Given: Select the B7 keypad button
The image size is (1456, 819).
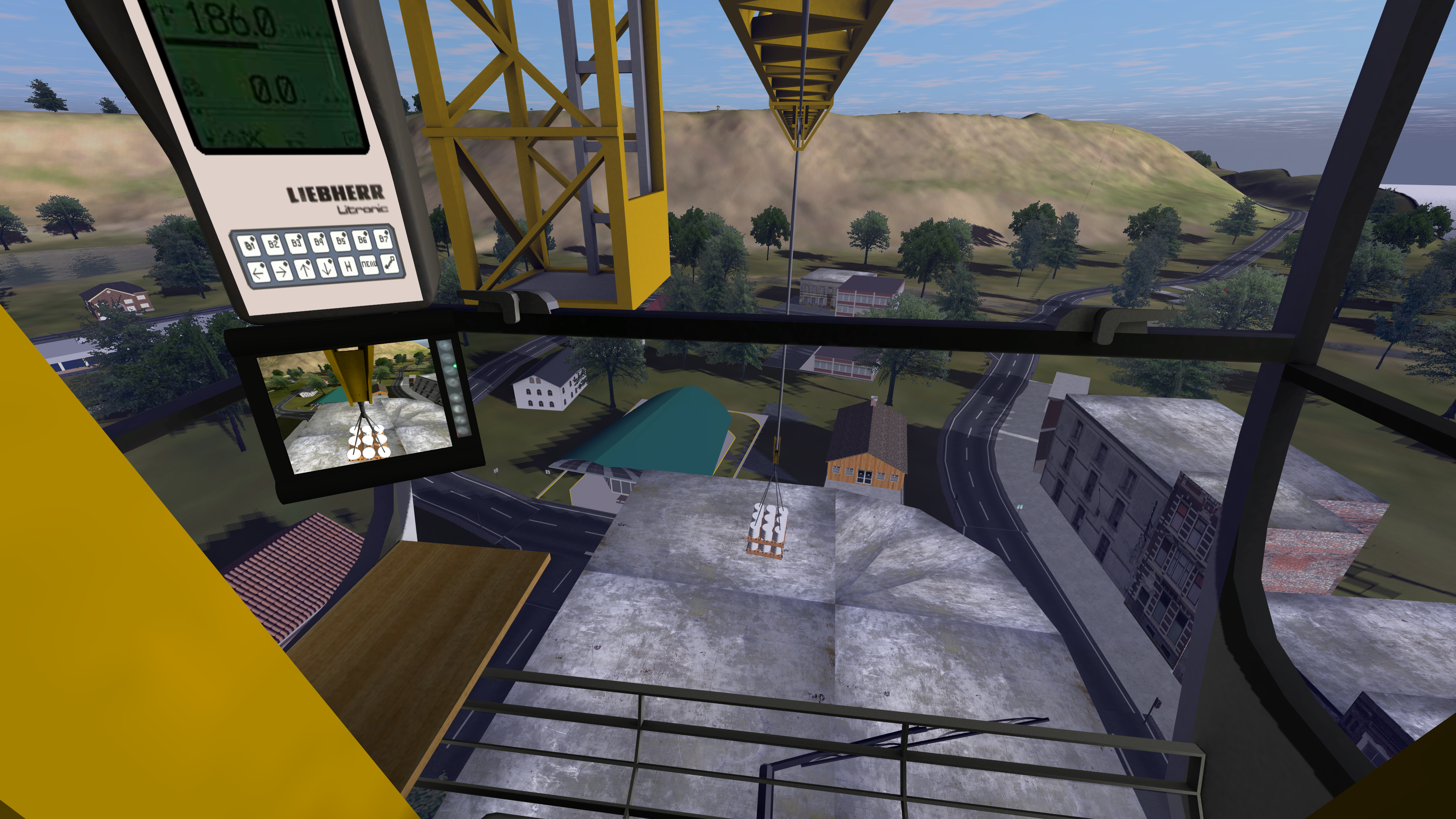Looking at the screenshot, I should click(384, 237).
